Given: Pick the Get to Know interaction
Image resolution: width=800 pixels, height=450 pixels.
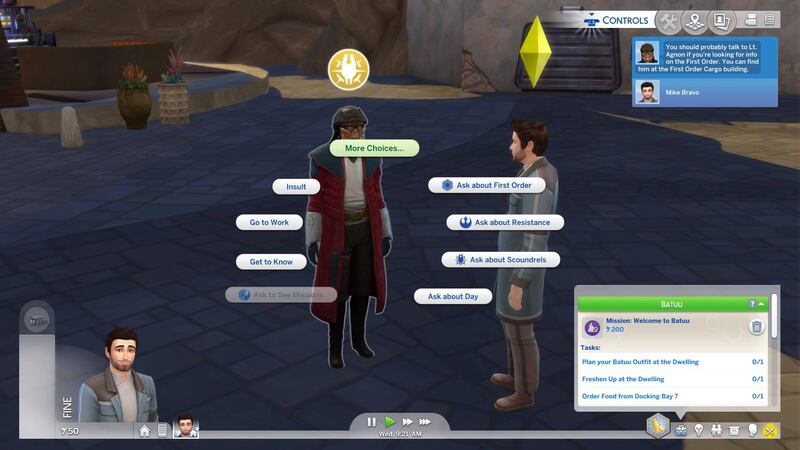Looking at the screenshot, I should (x=270, y=262).
